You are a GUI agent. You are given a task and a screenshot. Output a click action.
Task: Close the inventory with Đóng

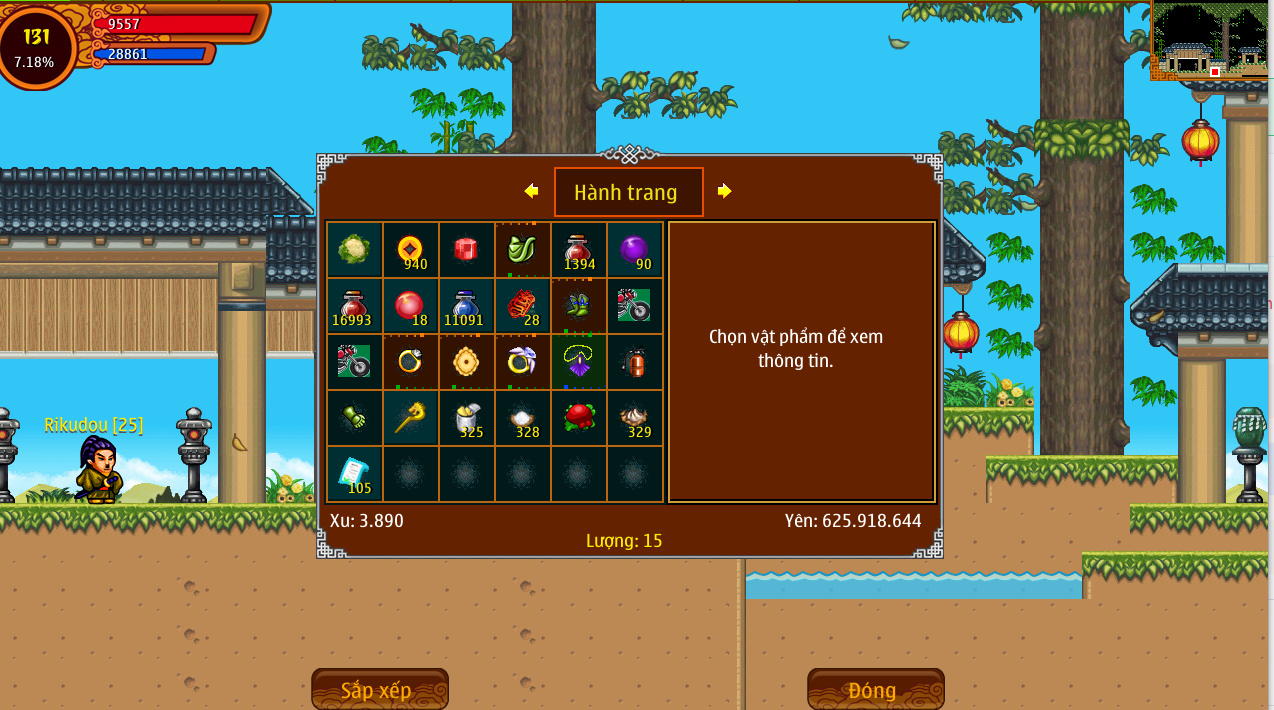(875, 690)
